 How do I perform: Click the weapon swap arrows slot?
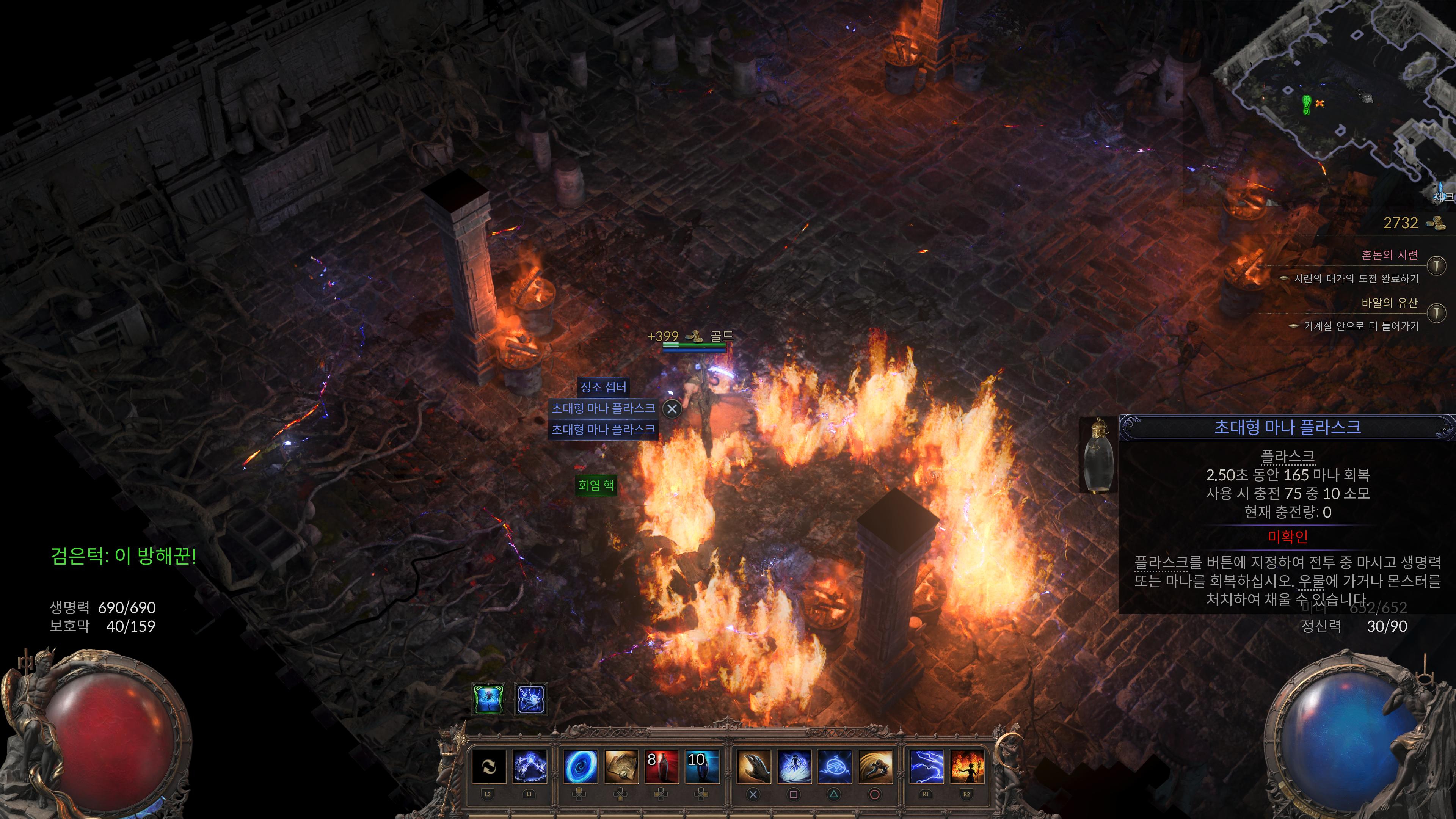488,766
